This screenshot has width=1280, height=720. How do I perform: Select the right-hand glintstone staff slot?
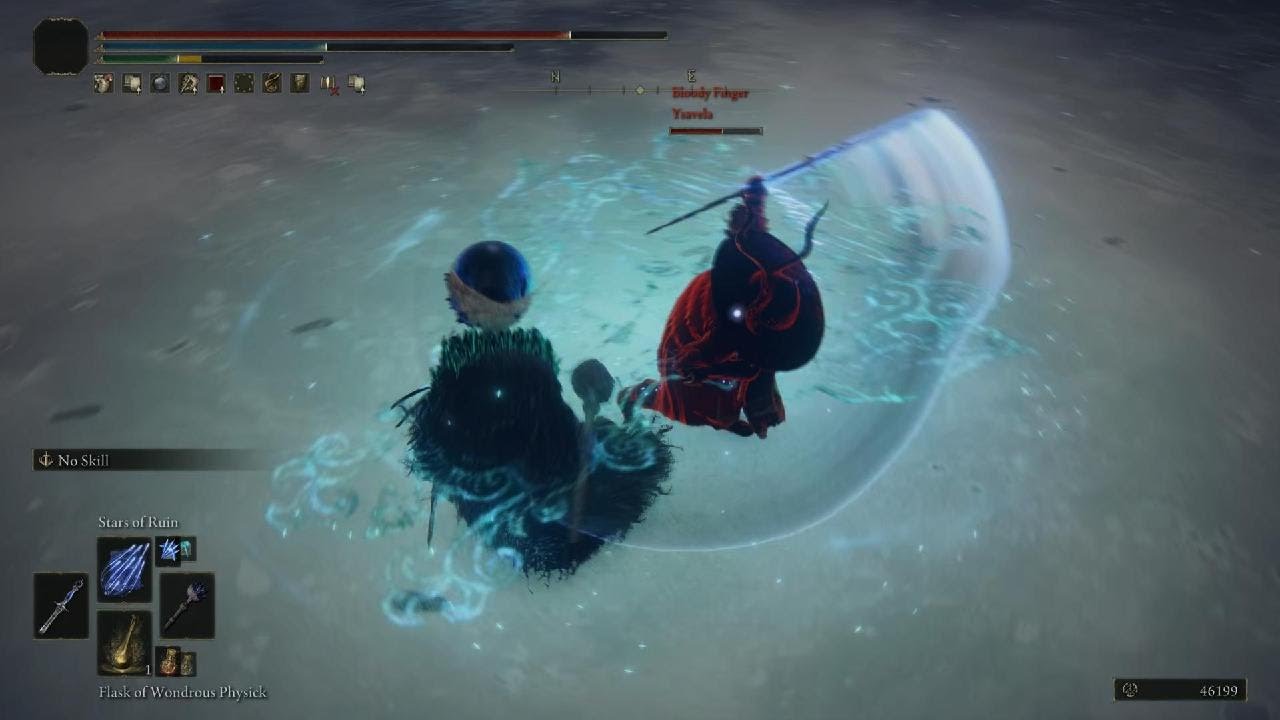(x=187, y=605)
